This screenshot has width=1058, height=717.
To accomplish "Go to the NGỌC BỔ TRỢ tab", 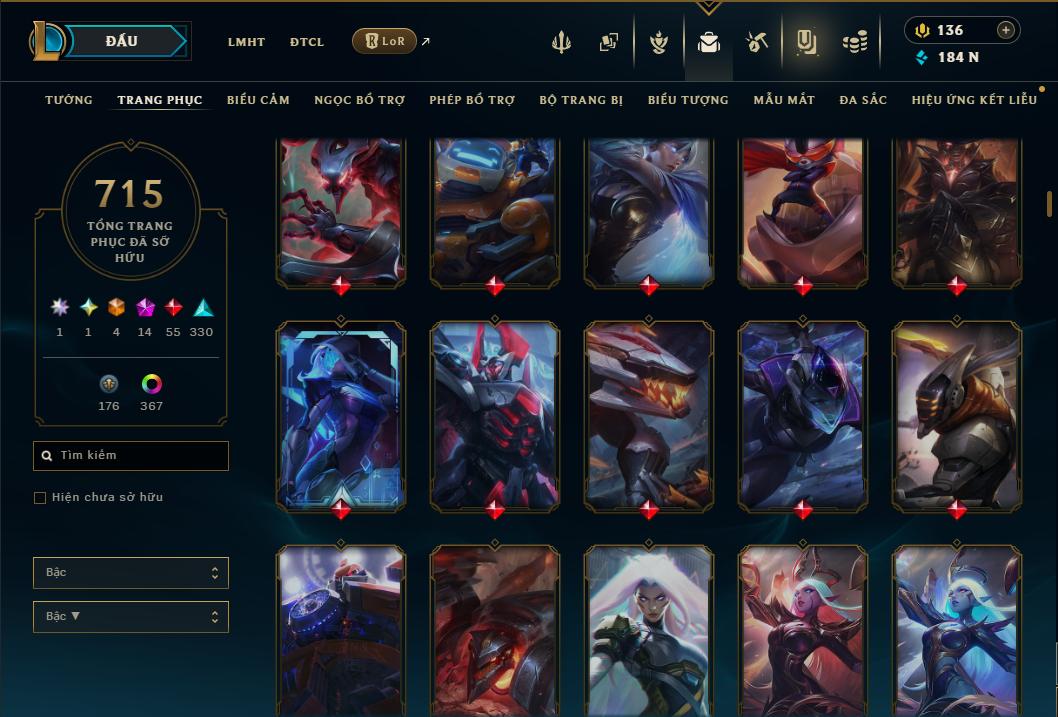I will [359, 100].
